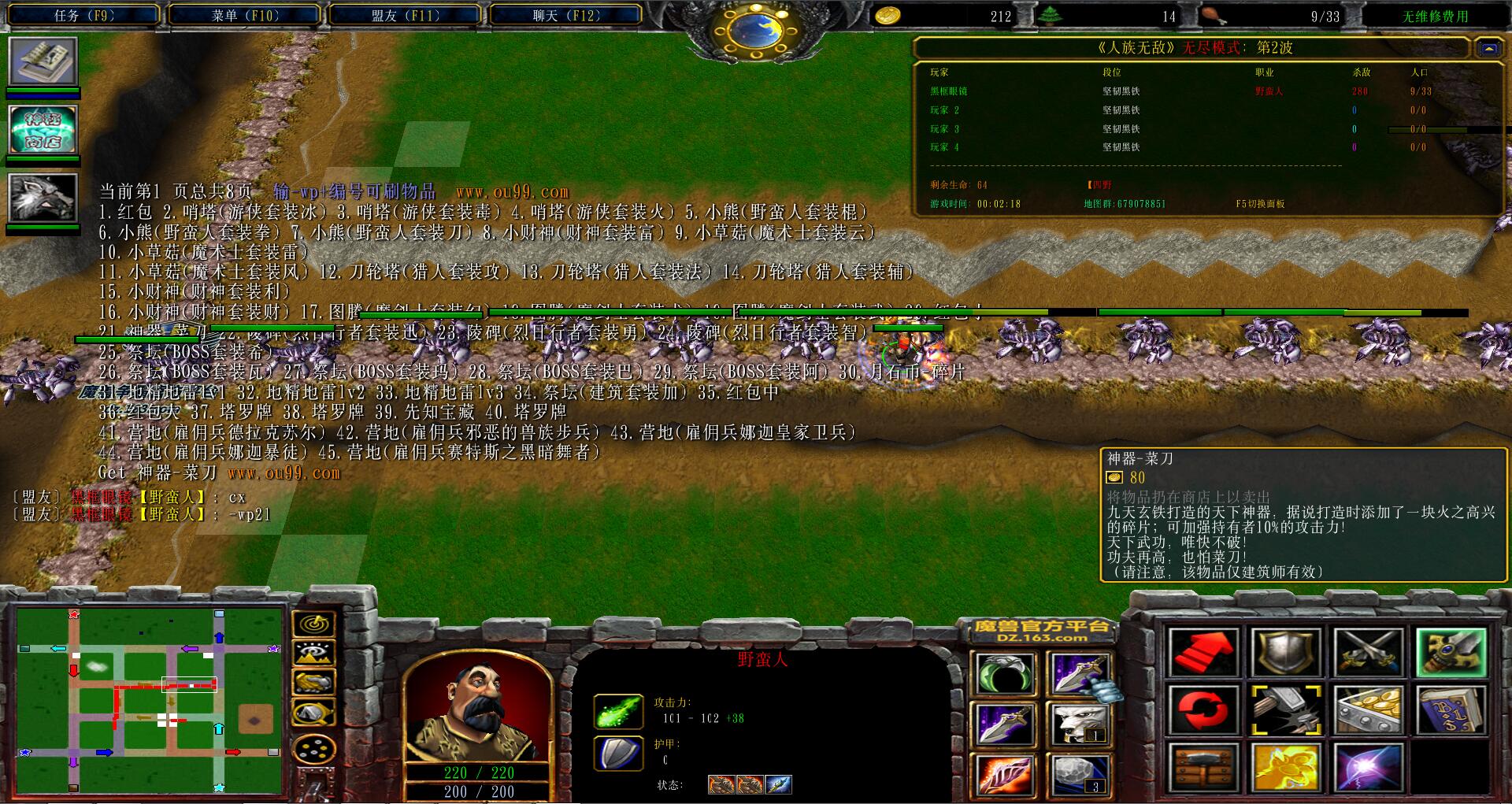Activate the red stairs arrow command
1512x804 pixels.
[x=1203, y=653]
